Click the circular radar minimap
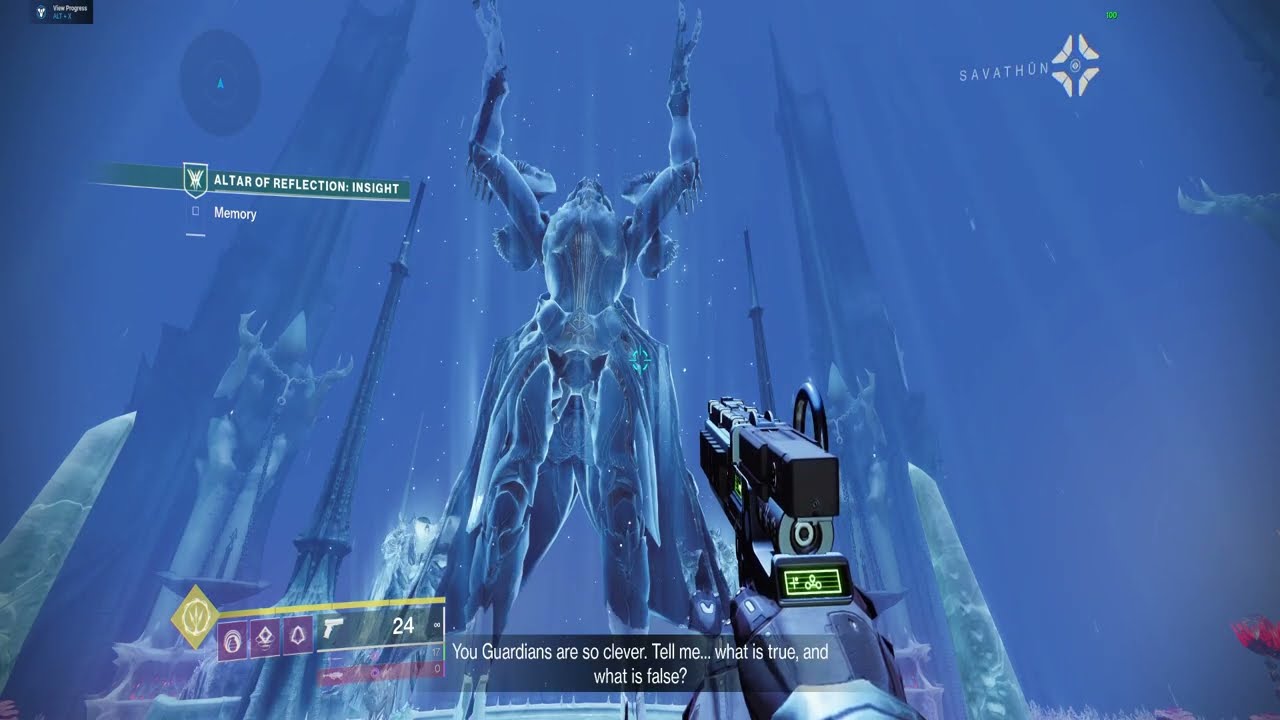 (x=220, y=83)
